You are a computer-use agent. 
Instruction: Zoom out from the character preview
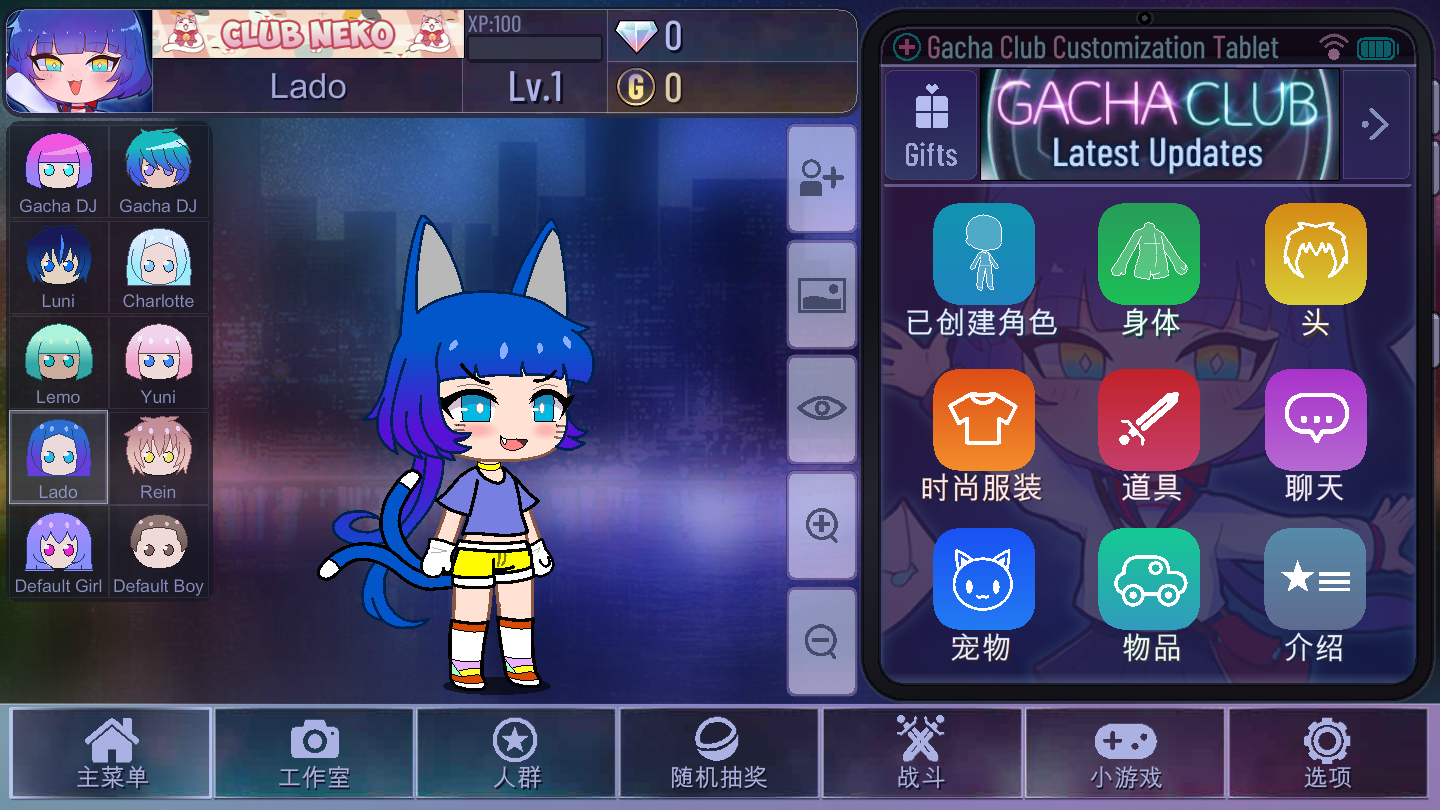click(821, 641)
